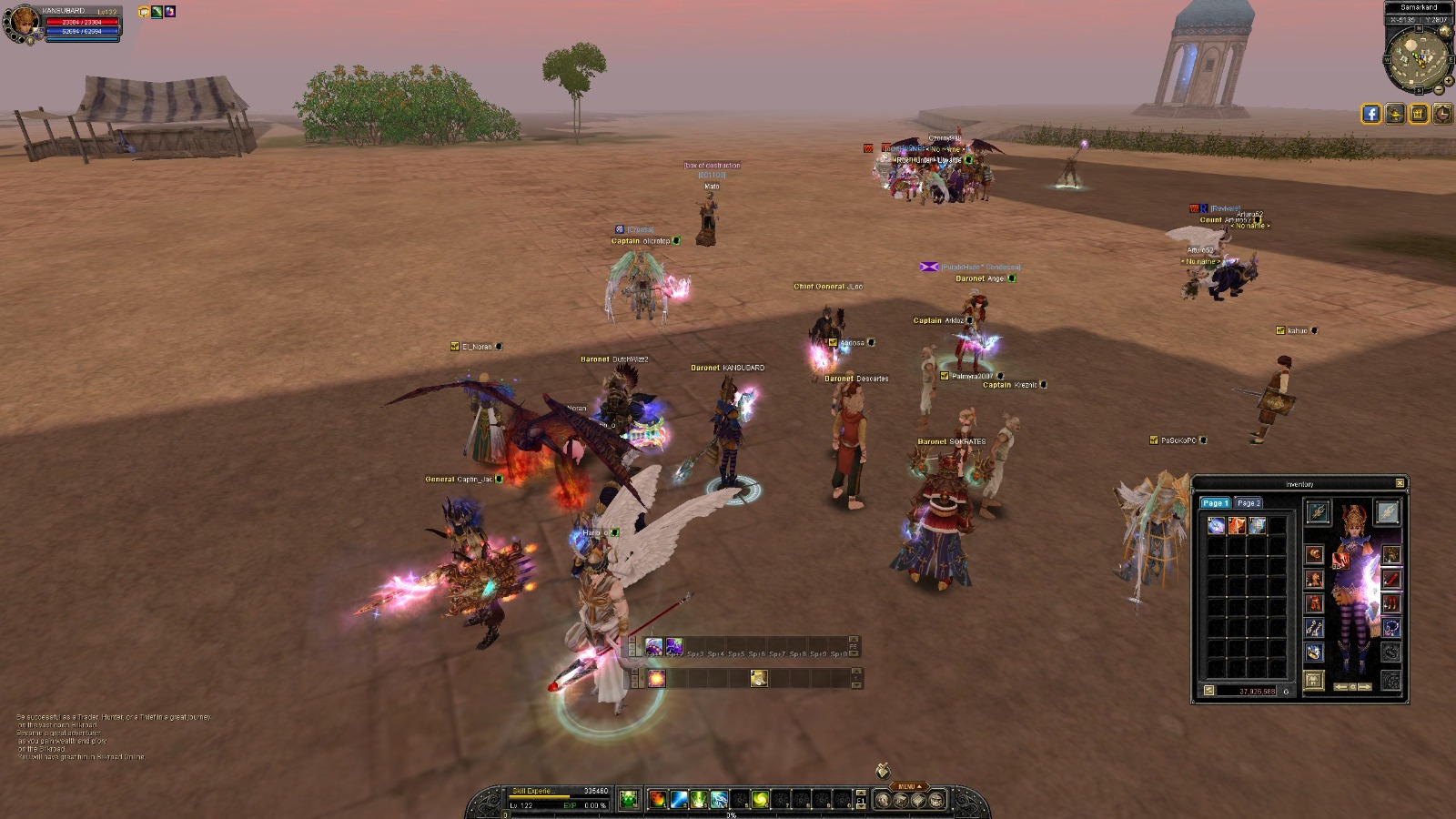Click the KANSUBARD character portrait
This screenshot has height=819, width=1456.
pos(20,24)
